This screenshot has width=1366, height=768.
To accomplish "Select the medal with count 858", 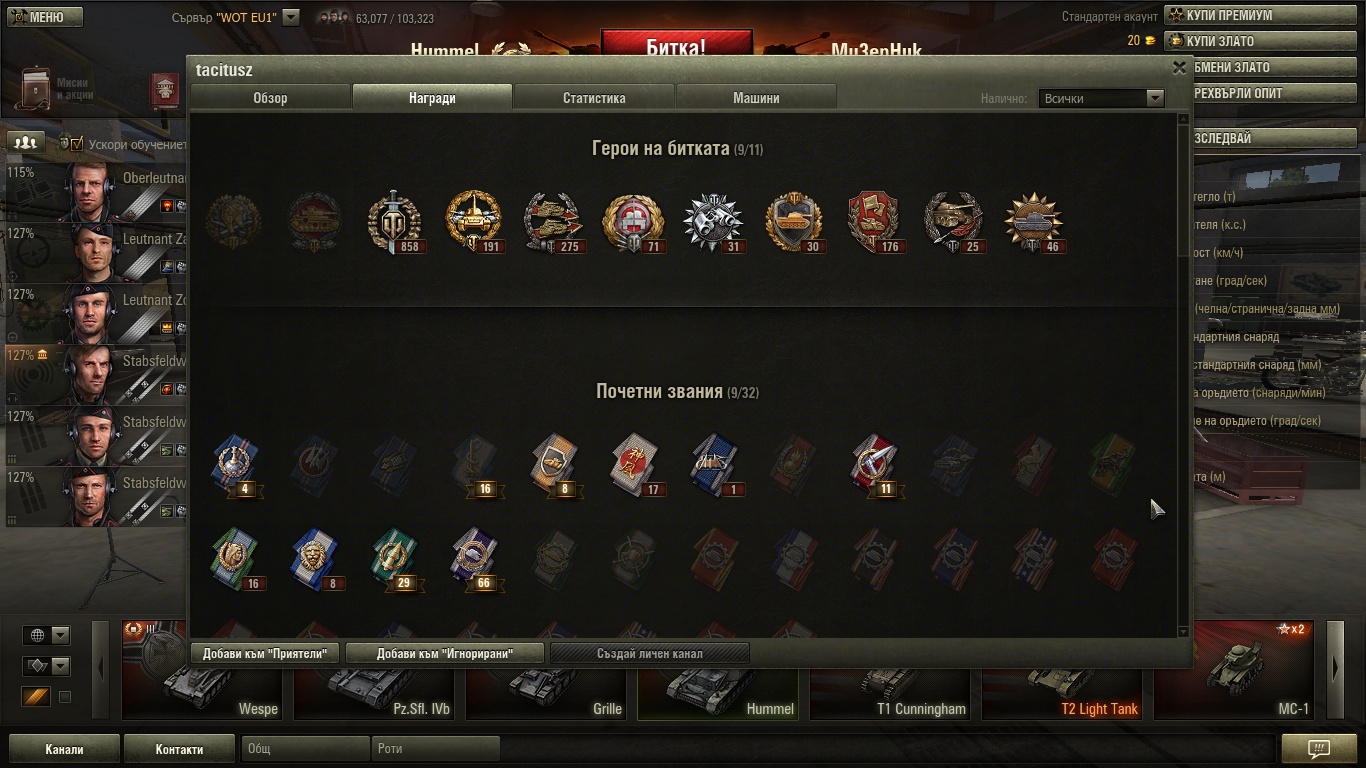I will 394,221.
